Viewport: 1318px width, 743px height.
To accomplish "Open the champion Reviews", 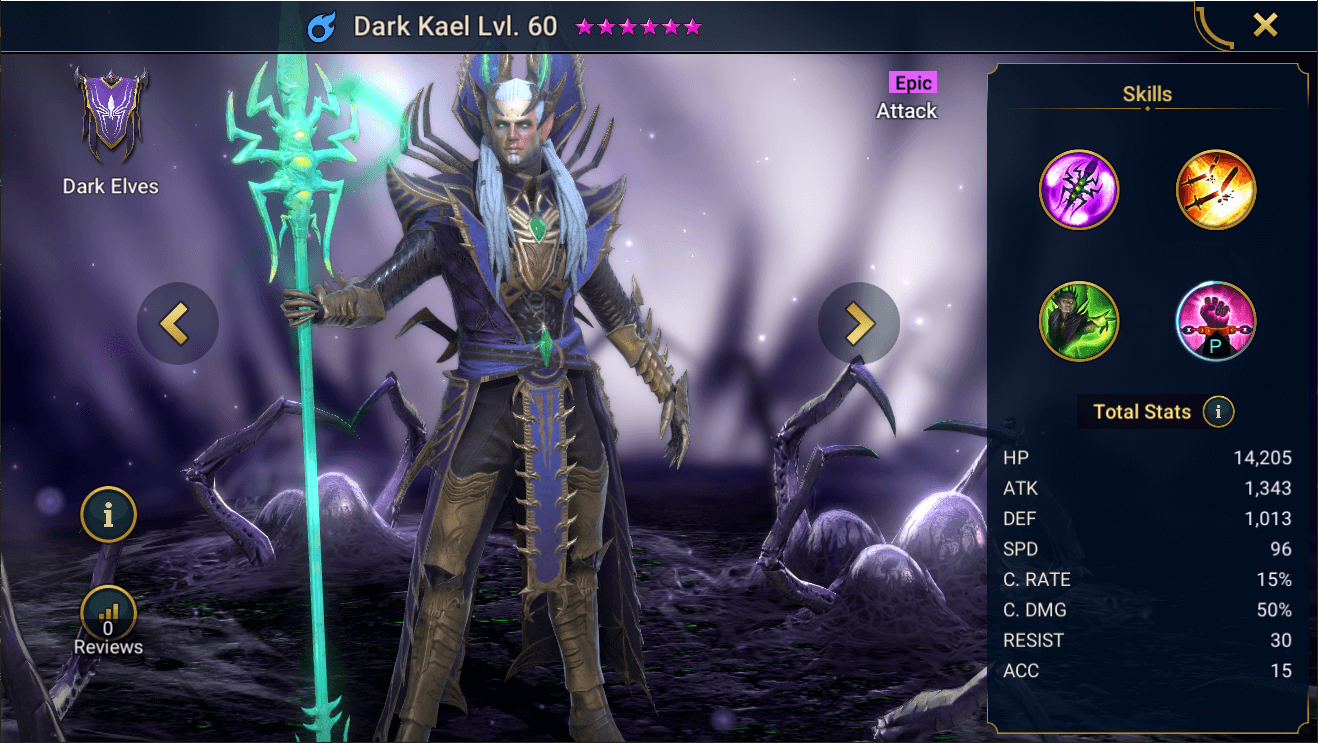I will [x=108, y=620].
